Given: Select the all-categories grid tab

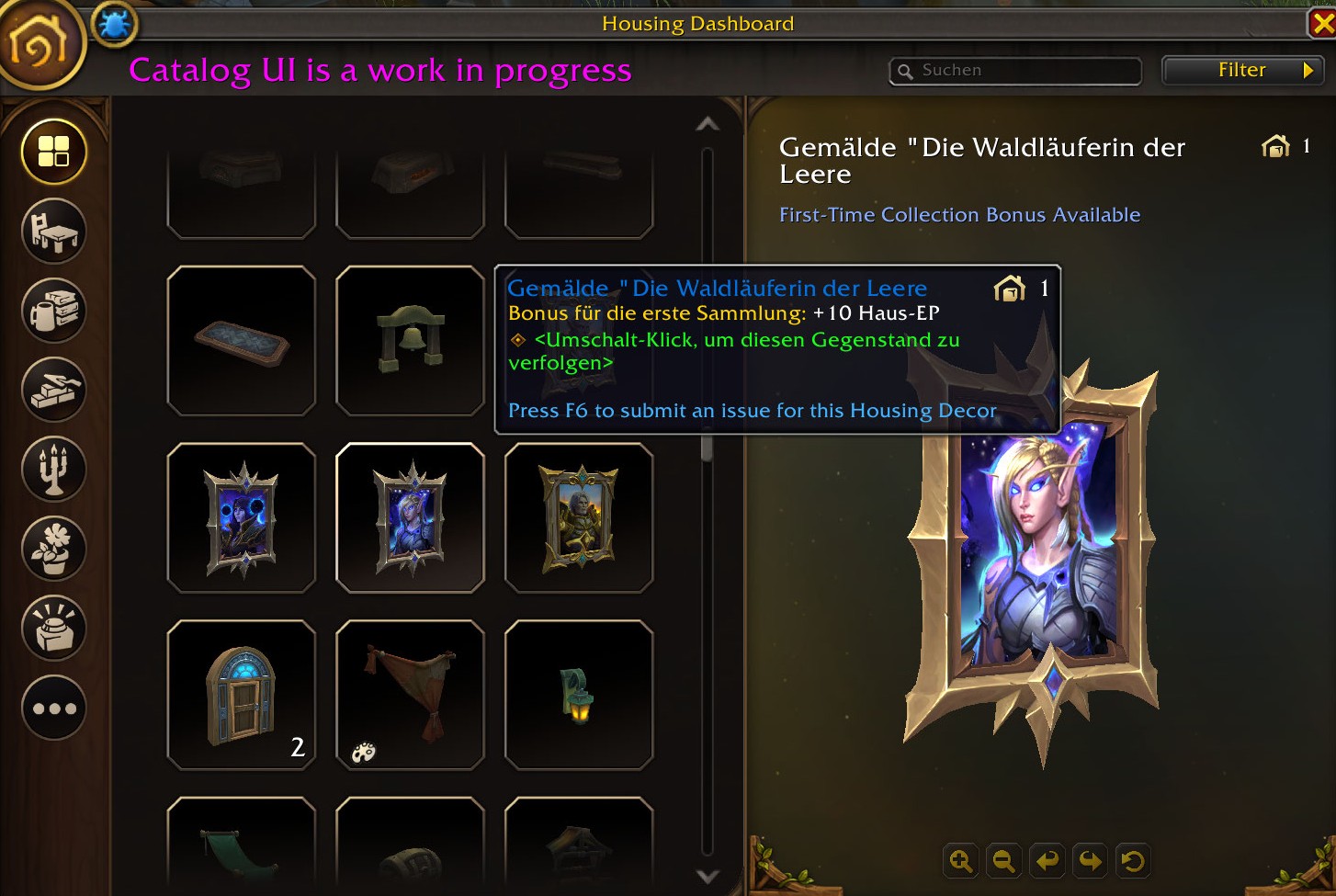Looking at the screenshot, I should pyautogui.click(x=54, y=152).
